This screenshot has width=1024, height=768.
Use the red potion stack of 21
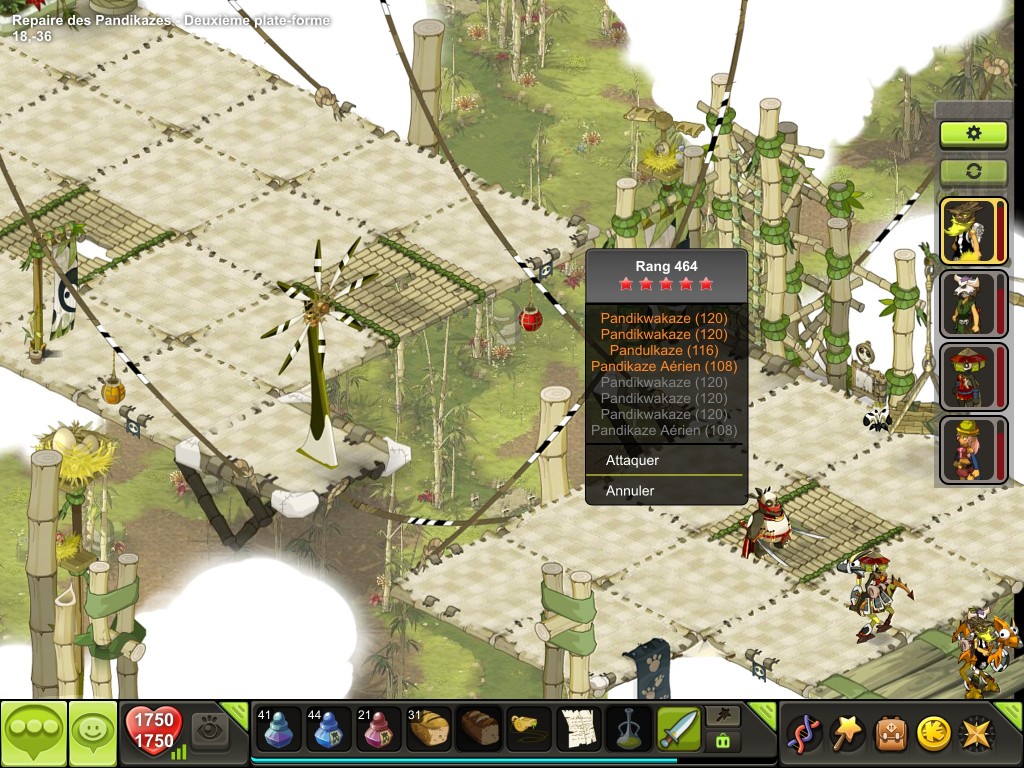tap(375, 730)
